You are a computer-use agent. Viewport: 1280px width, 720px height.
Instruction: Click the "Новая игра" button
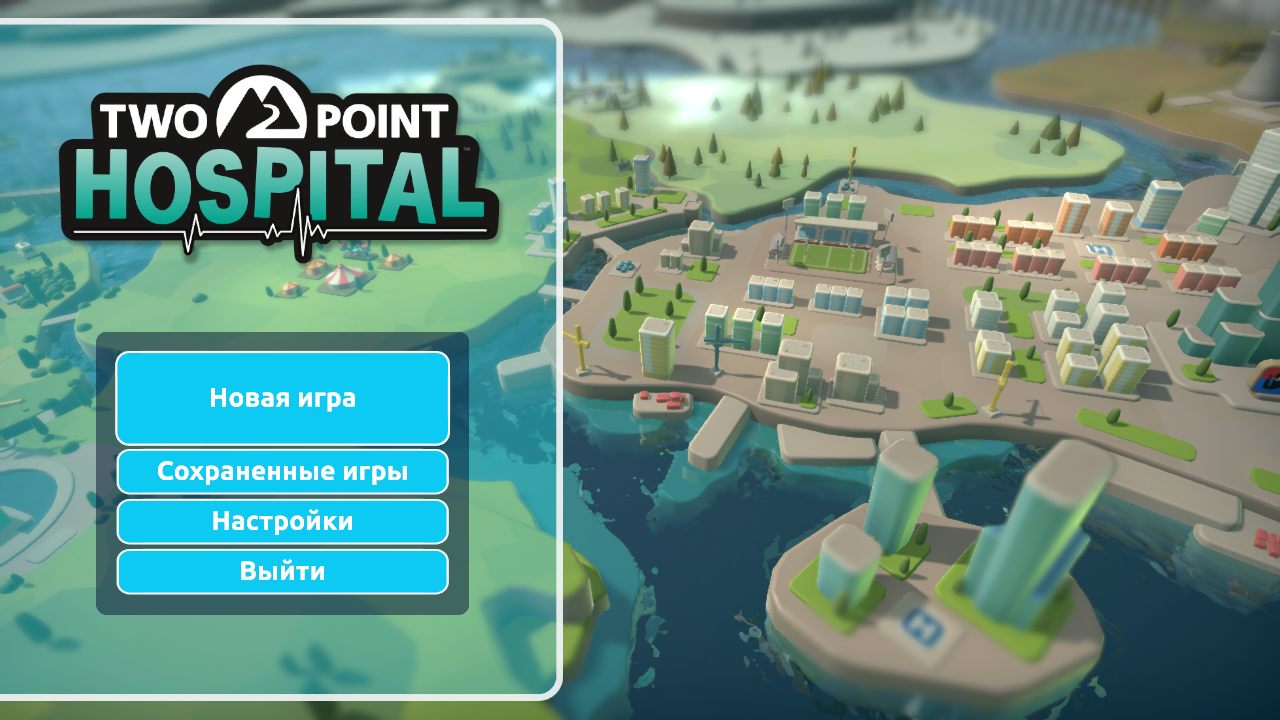281,398
